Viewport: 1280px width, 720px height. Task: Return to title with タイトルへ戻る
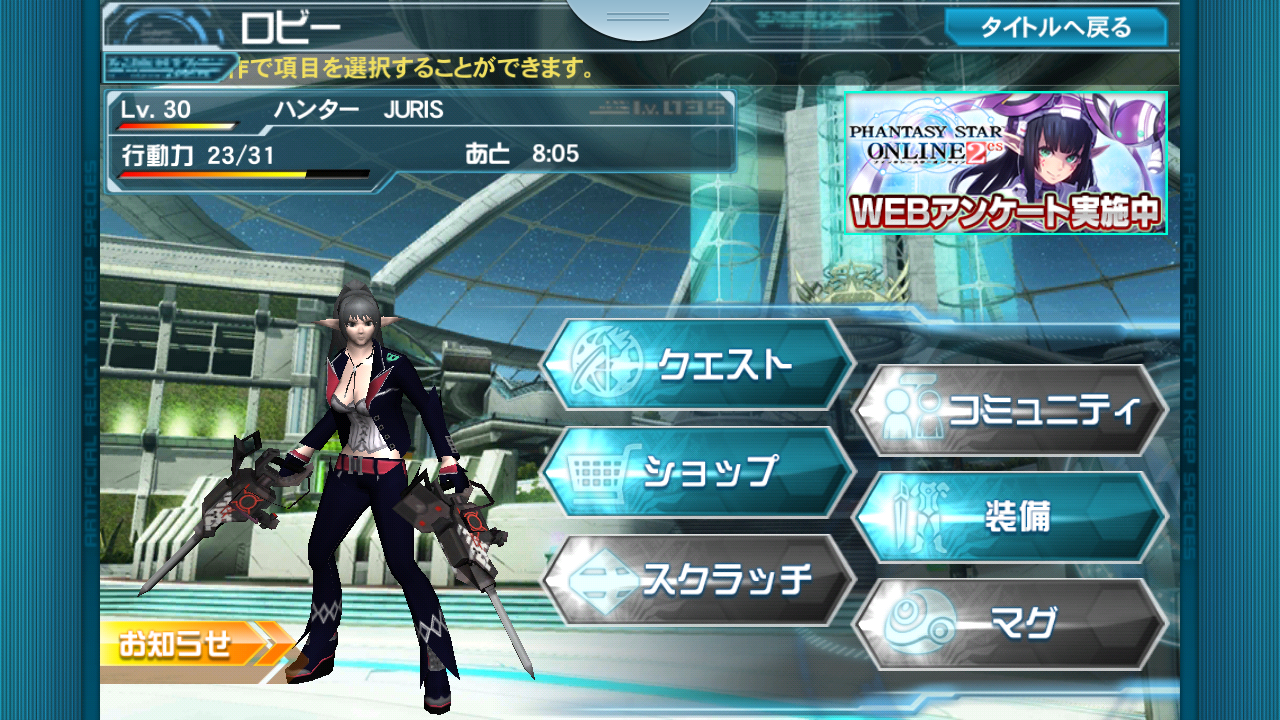tap(1055, 27)
